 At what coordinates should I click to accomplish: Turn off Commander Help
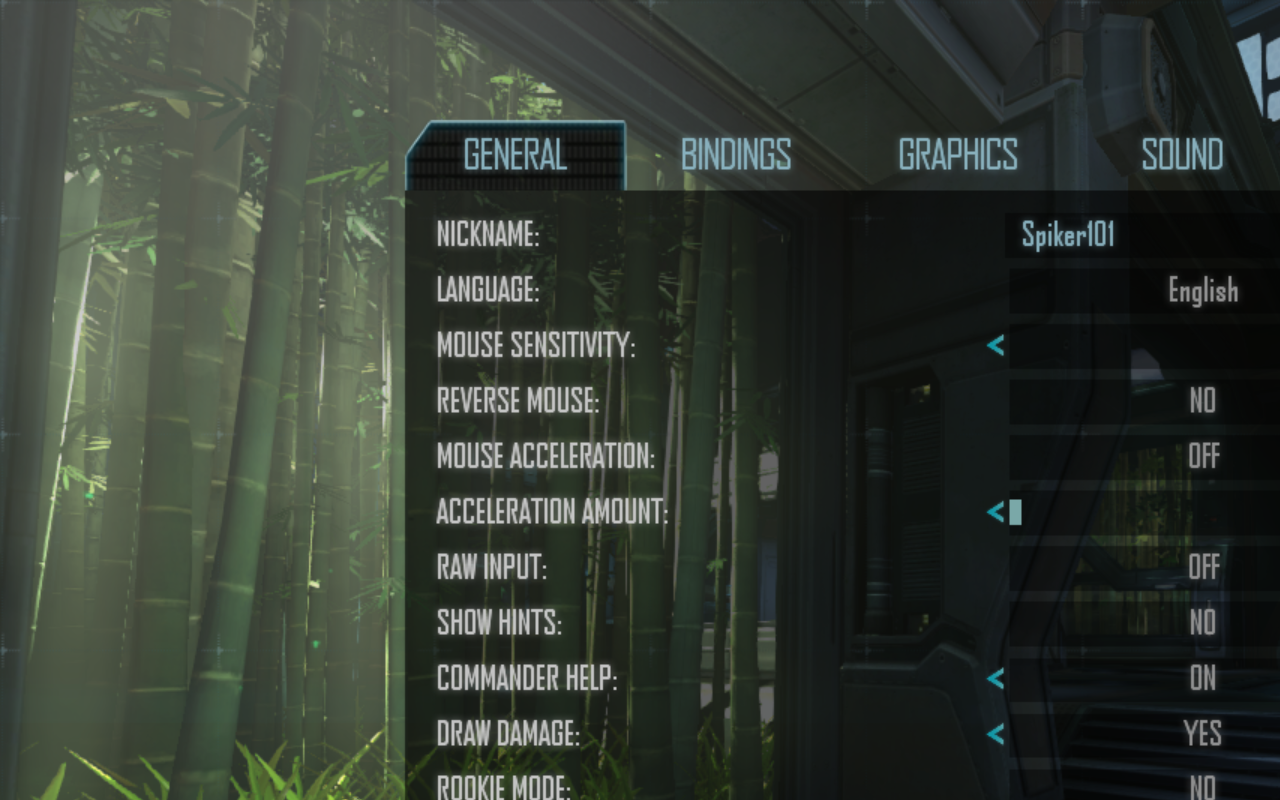(x=1203, y=679)
